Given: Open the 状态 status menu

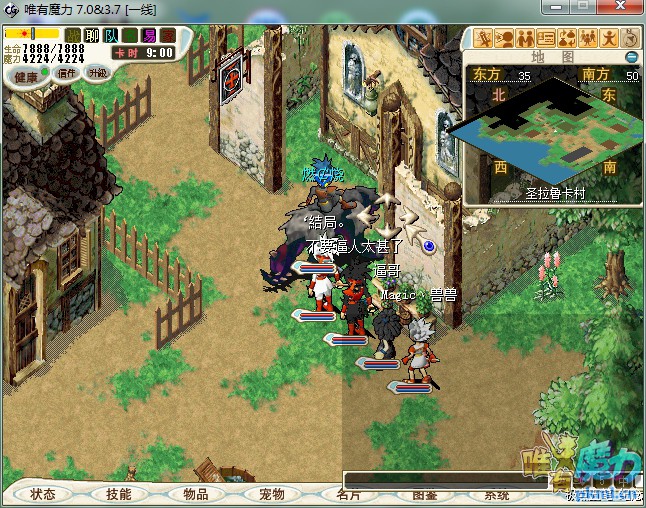Looking at the screenshot, I should coord(43,494).
